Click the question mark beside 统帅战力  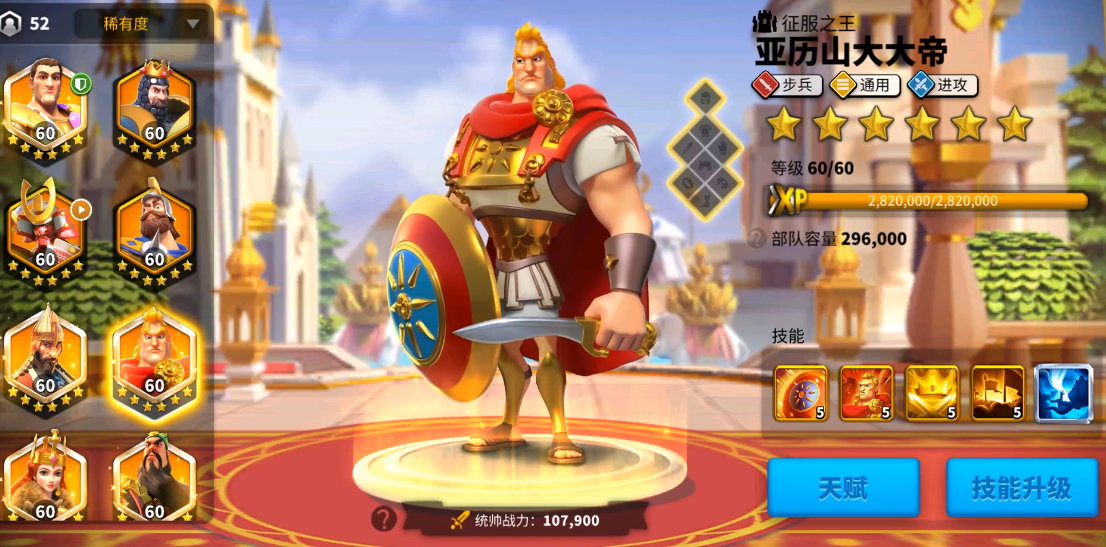coord(384,518)
